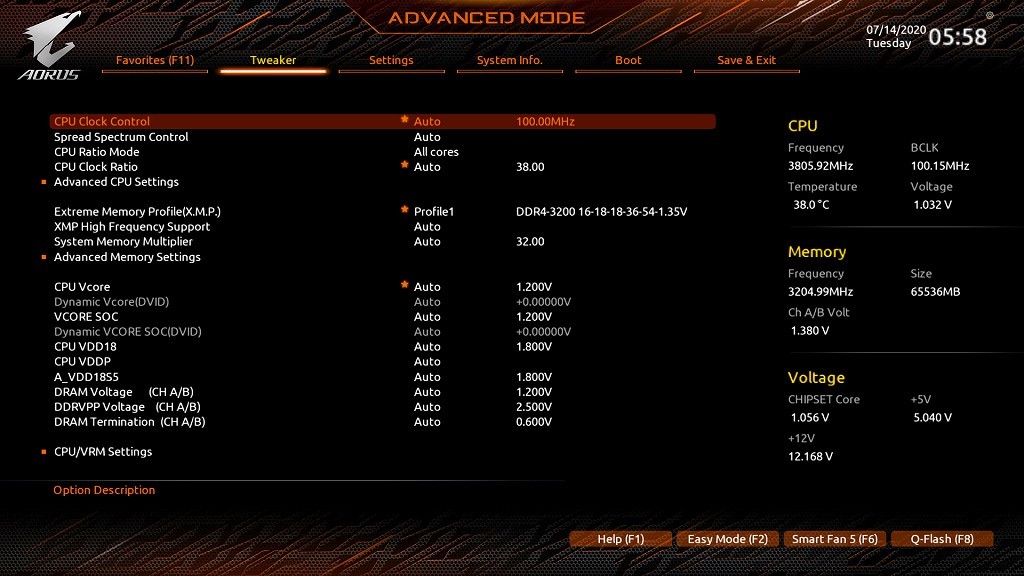Select the XMP High Frequency Support option
This screenshot has width=1024, height=576.
pyautogui.click(x=132, y=227)
